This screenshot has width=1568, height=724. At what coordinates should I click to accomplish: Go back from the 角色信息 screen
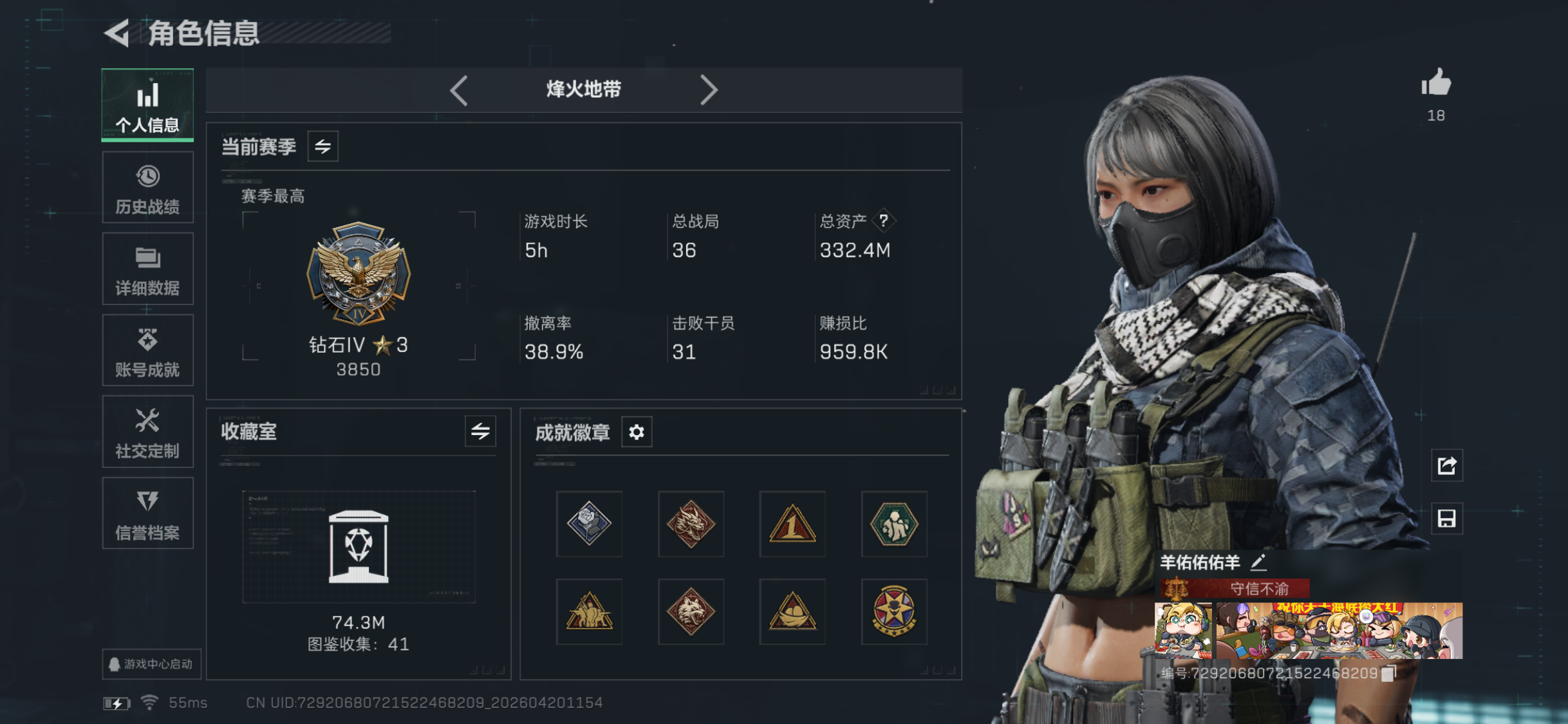[118, 33]
